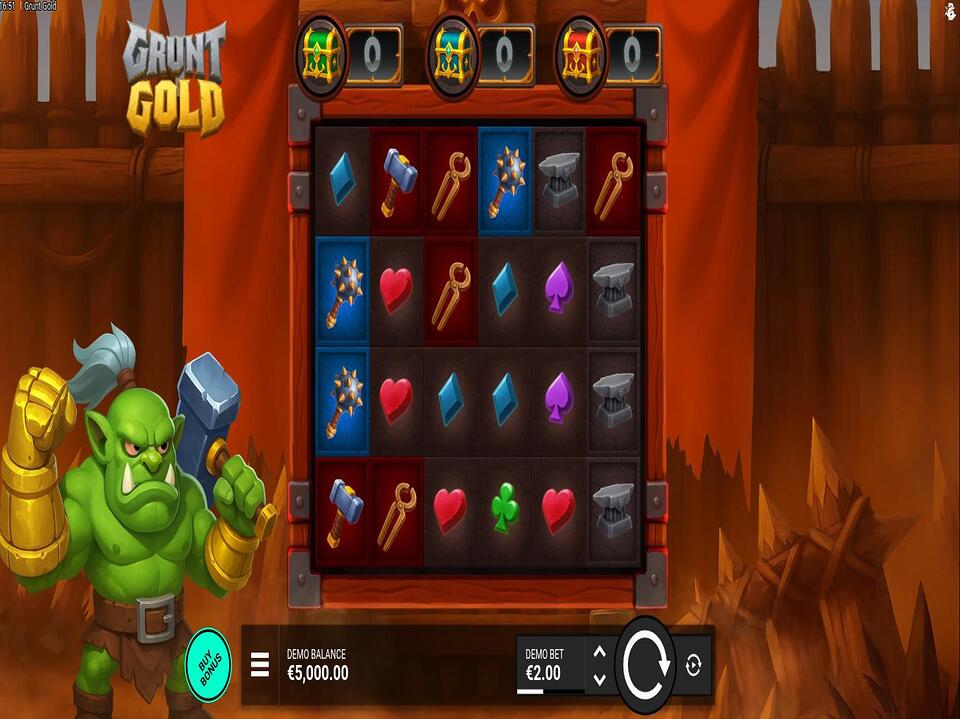
Task: Open the hamburger game menu
Action: point(260,664)
